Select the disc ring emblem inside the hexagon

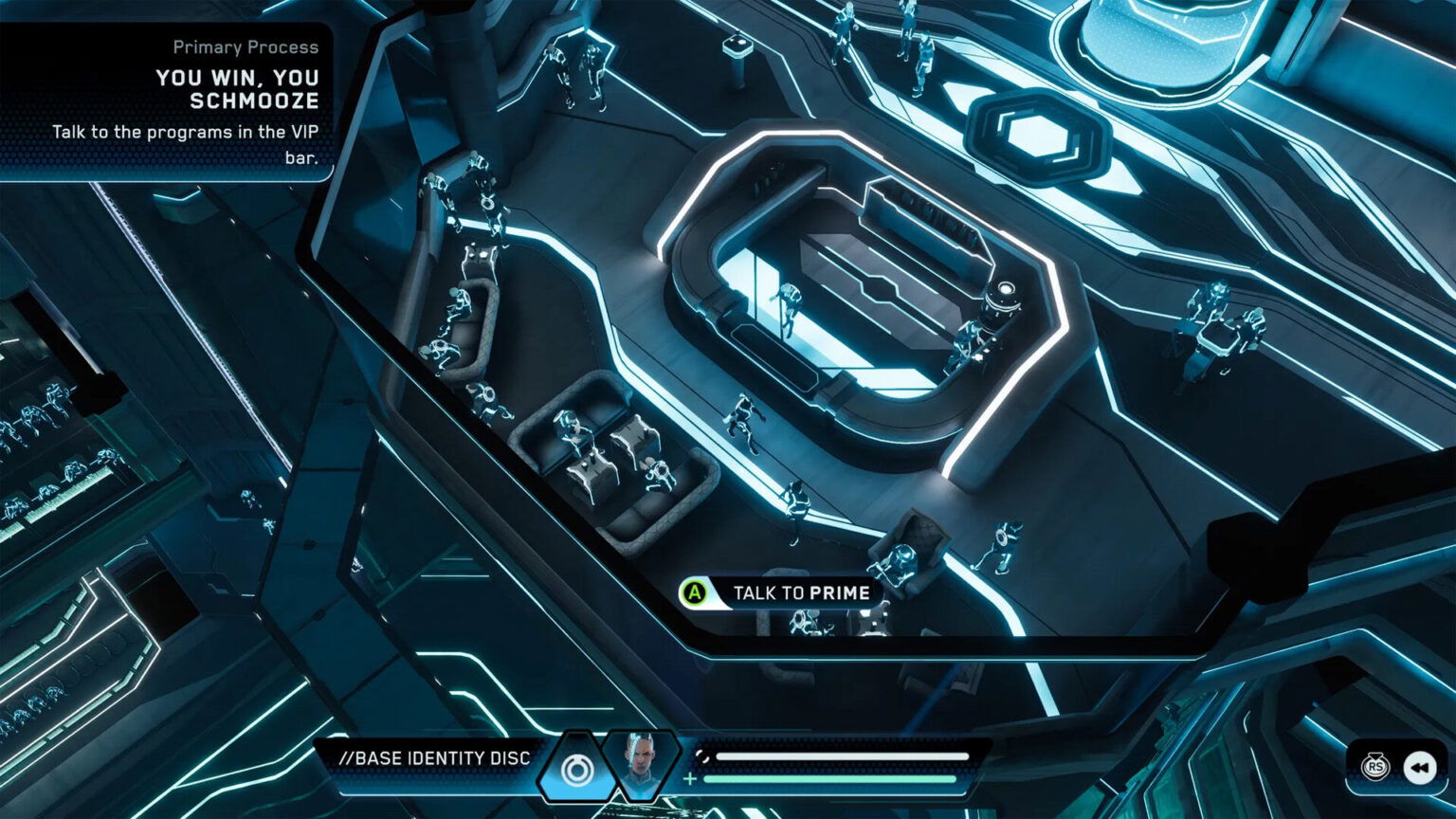point(577,770)
